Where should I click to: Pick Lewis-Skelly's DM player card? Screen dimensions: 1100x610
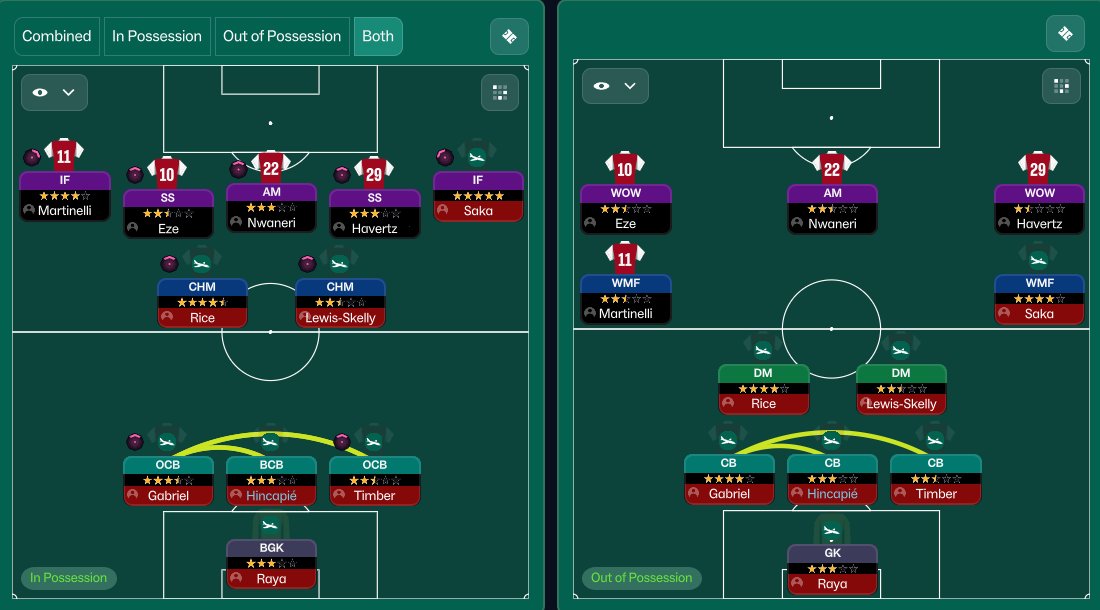[x=901, y=389]
